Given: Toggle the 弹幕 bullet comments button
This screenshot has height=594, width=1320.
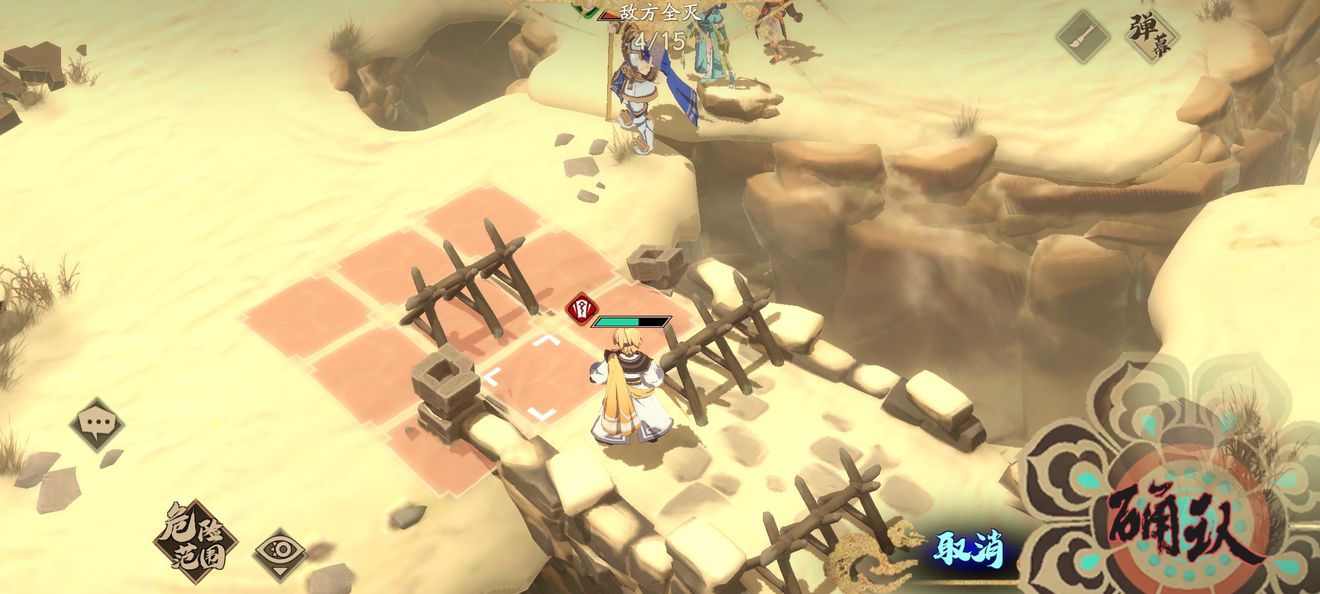Looking at the screenshot, I should pyautogui.click(x=1151, y=37).
